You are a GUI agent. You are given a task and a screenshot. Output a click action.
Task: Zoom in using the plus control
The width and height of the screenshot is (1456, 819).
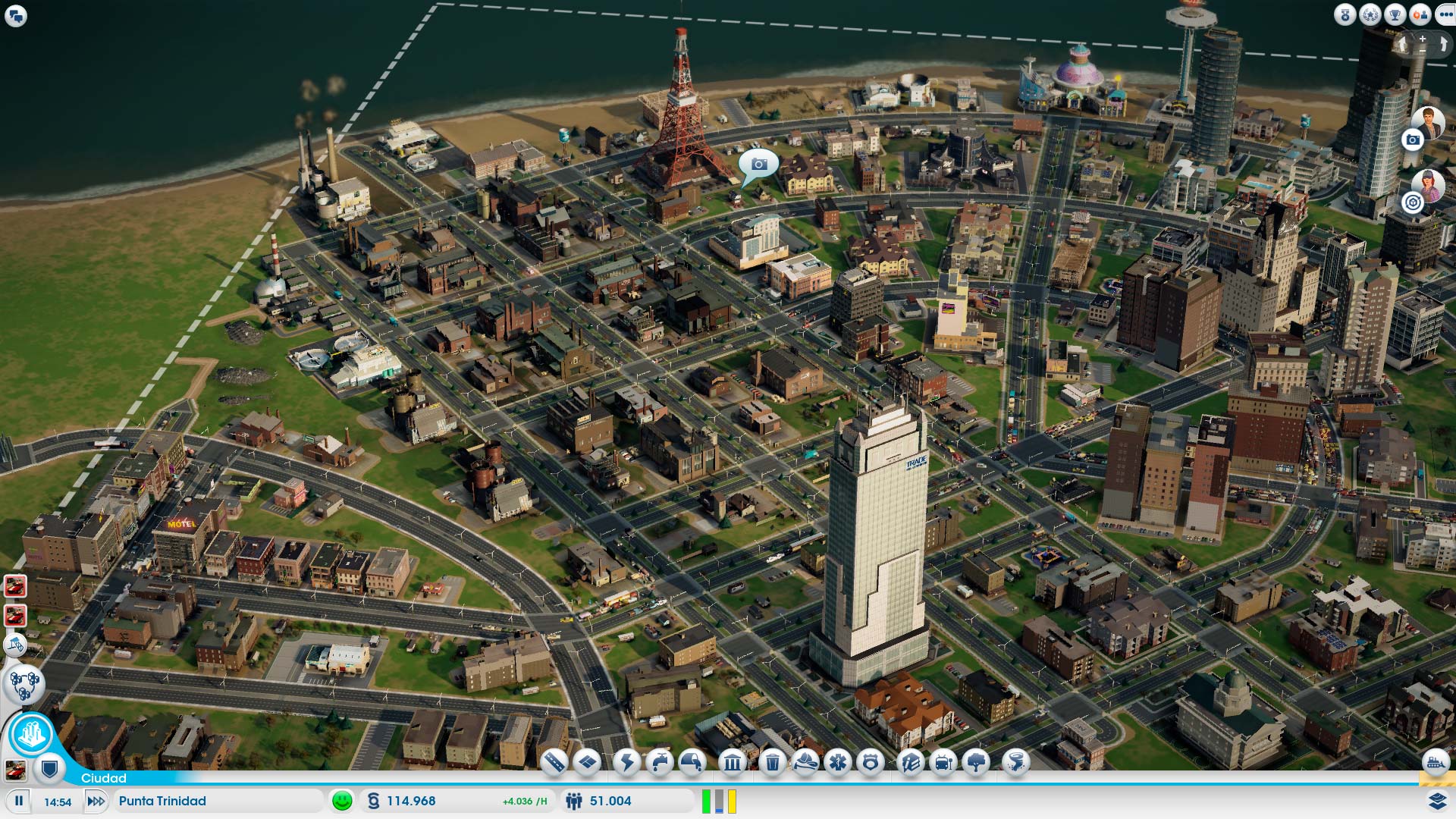tap(1422, 40)
